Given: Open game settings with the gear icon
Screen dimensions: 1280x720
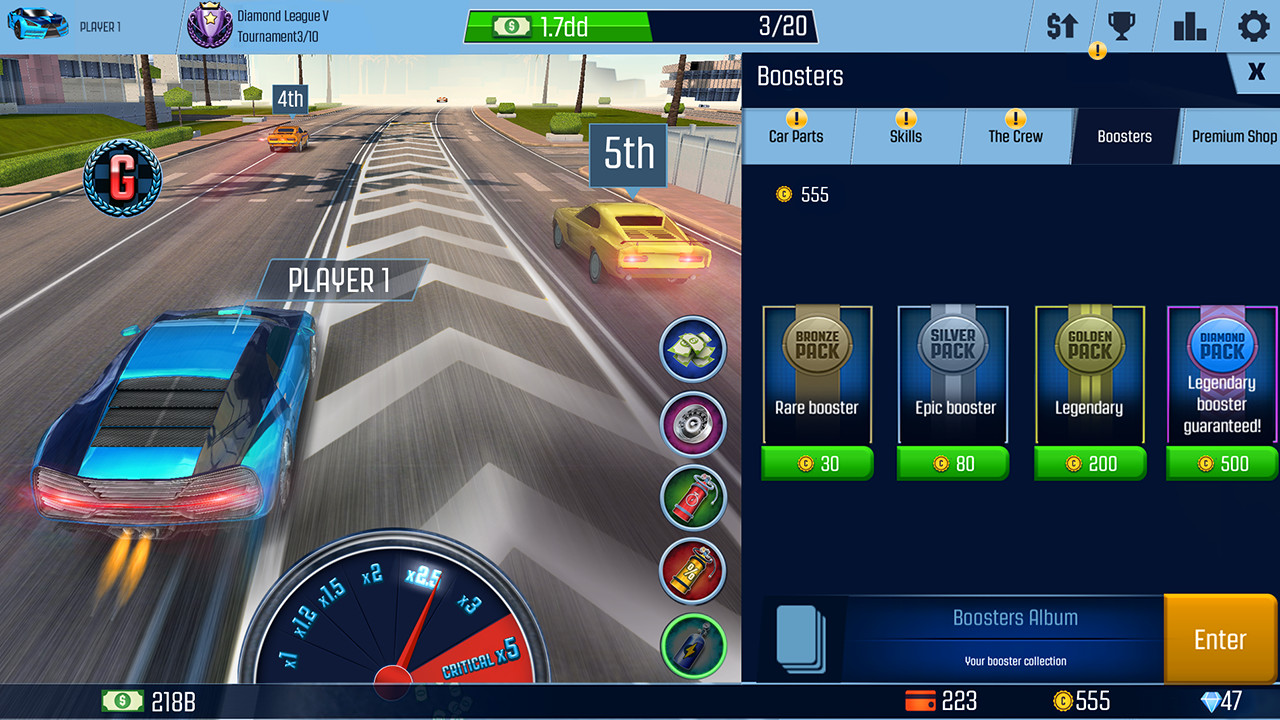Looking at the screenshot, I should (1252, 26).
